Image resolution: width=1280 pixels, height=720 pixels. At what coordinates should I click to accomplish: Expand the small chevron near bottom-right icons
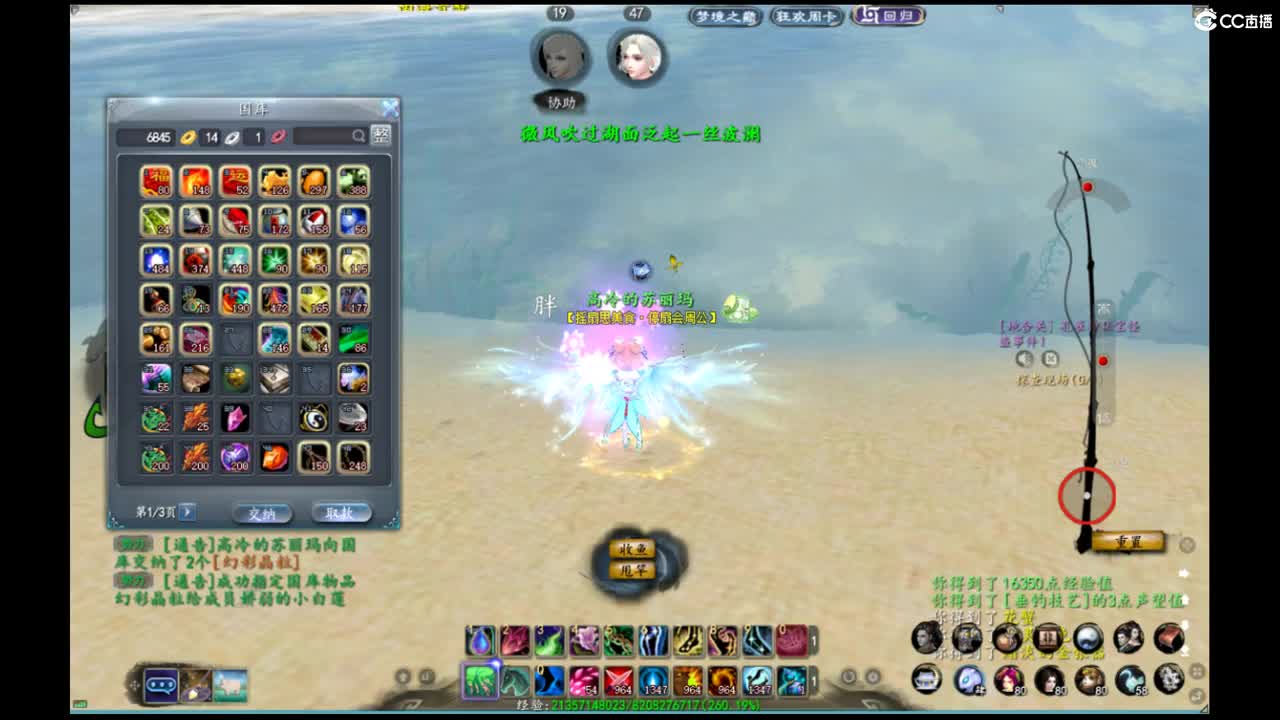pos(1197,672)
